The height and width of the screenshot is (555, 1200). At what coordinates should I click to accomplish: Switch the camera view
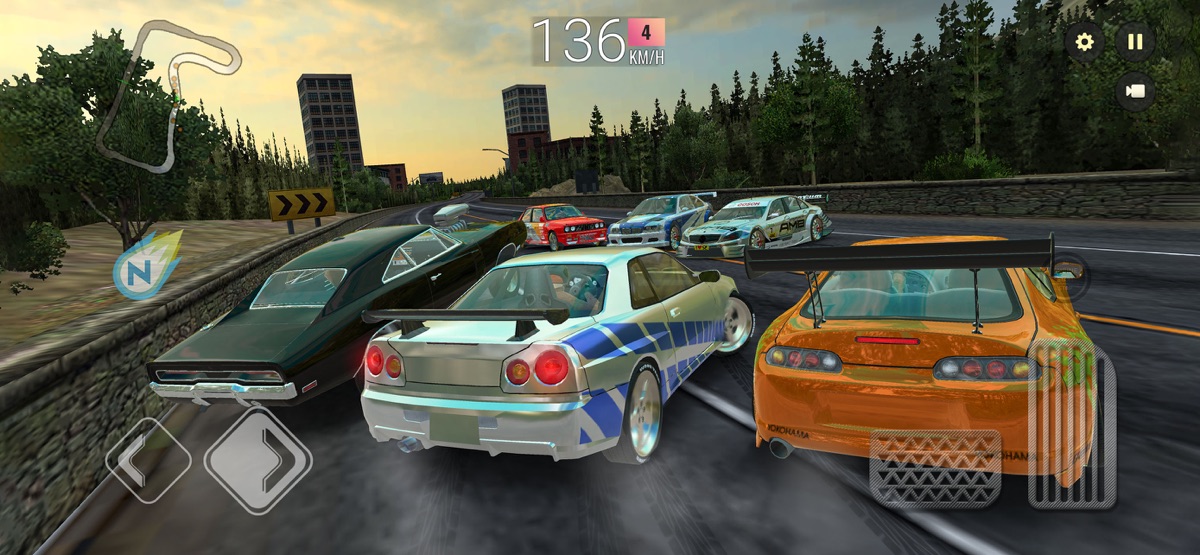(x=1135, y=91)
